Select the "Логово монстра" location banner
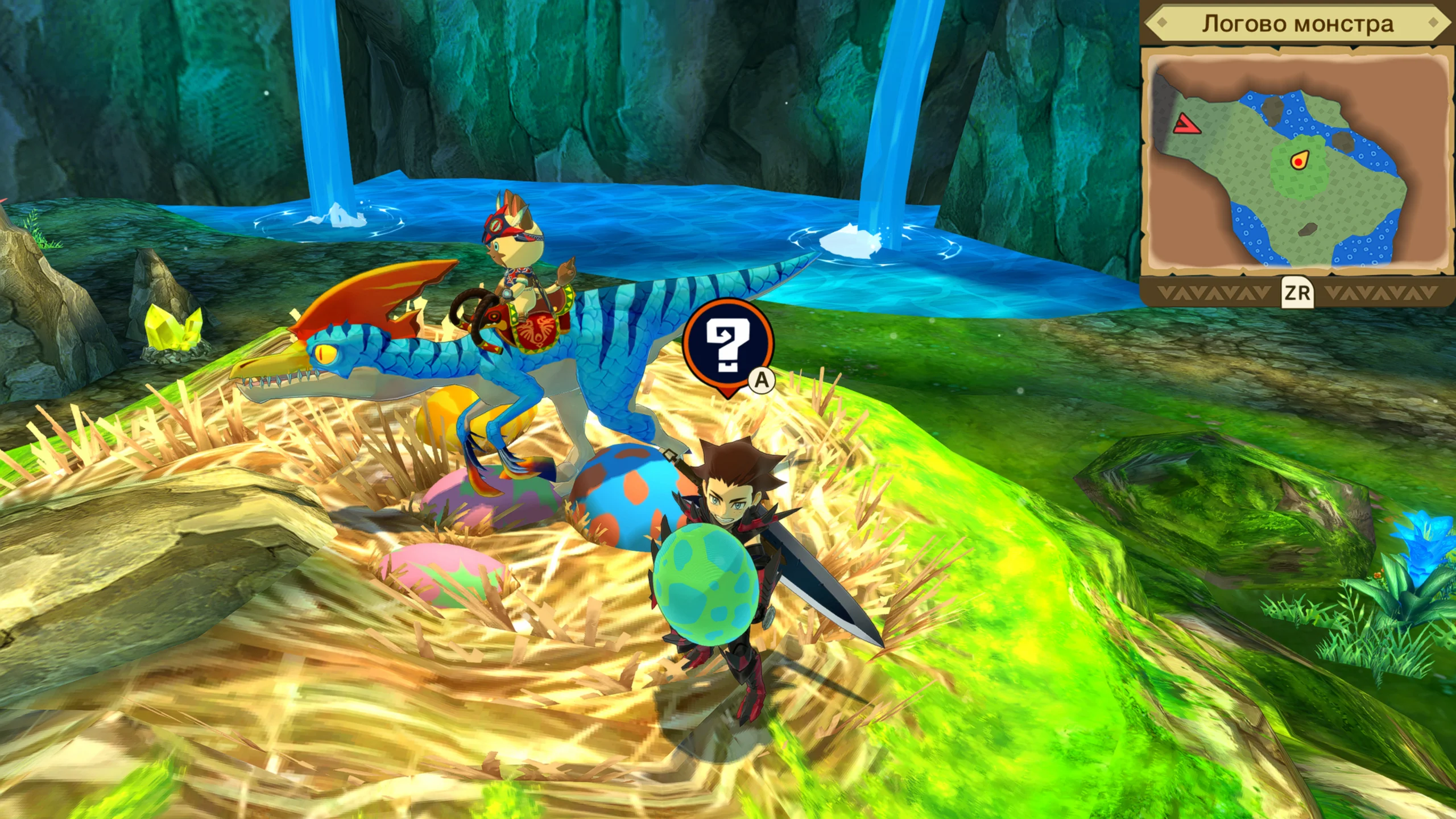 coord(1297,24)
